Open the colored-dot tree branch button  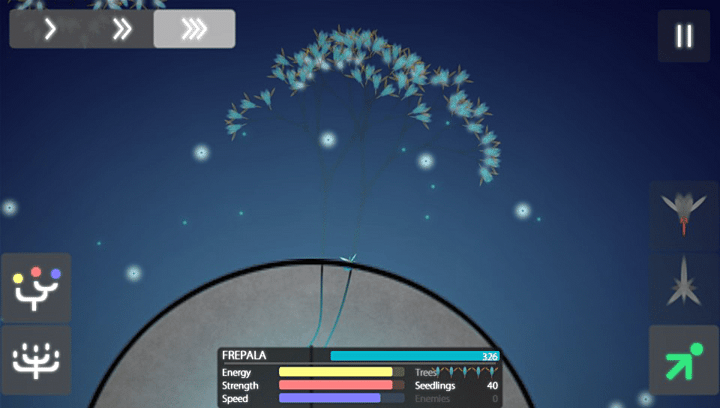tap(36, 287)
